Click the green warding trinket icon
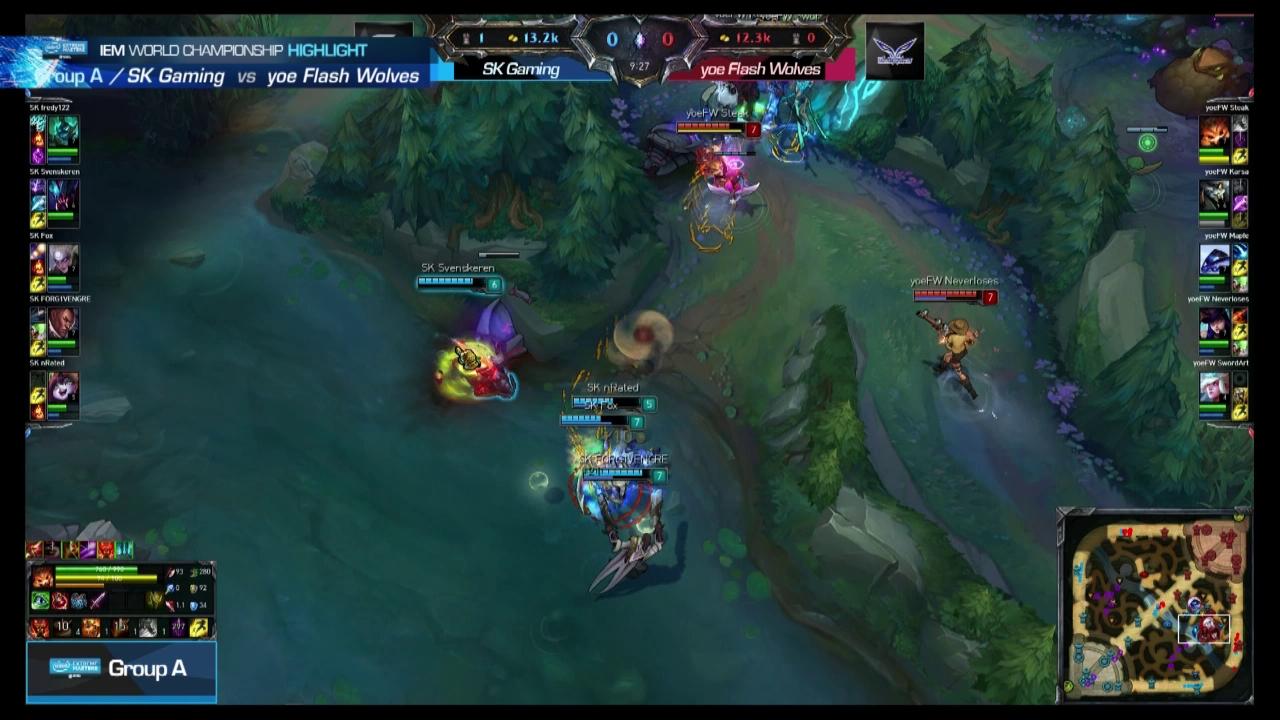This screenshot has height=720, width=1280. click(x=40, y=600)
